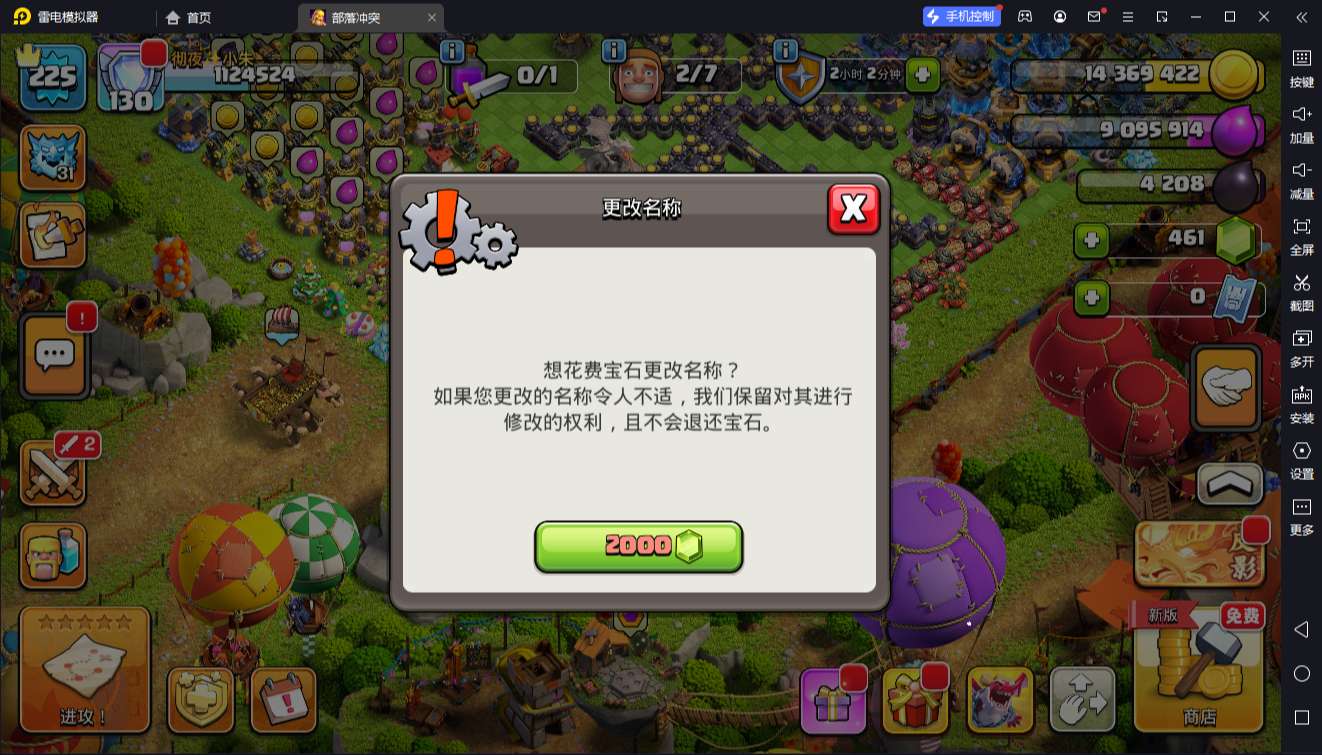The width and height of the screenshot is (1322, 755).
Task: Tap the green plus beside gem count
Action: 1093,241
